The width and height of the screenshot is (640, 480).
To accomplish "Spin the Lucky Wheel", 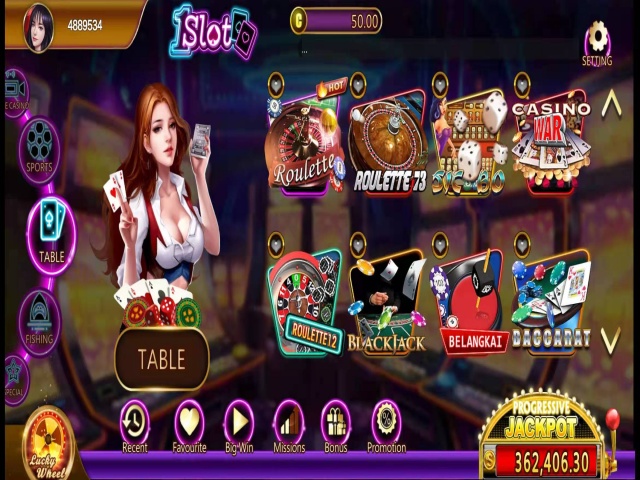I will [49, 445].
